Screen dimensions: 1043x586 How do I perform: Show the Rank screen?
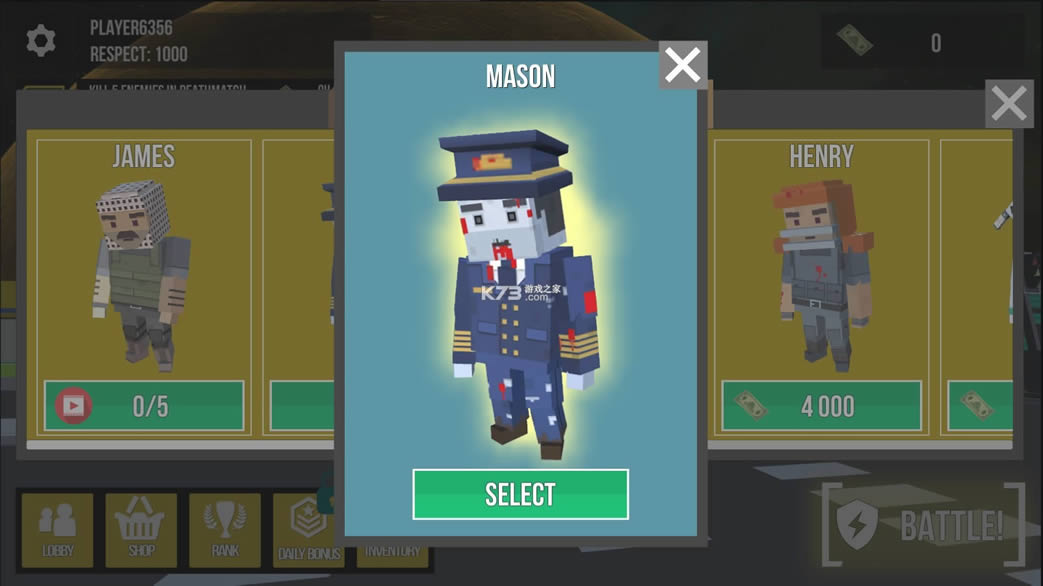225,530
